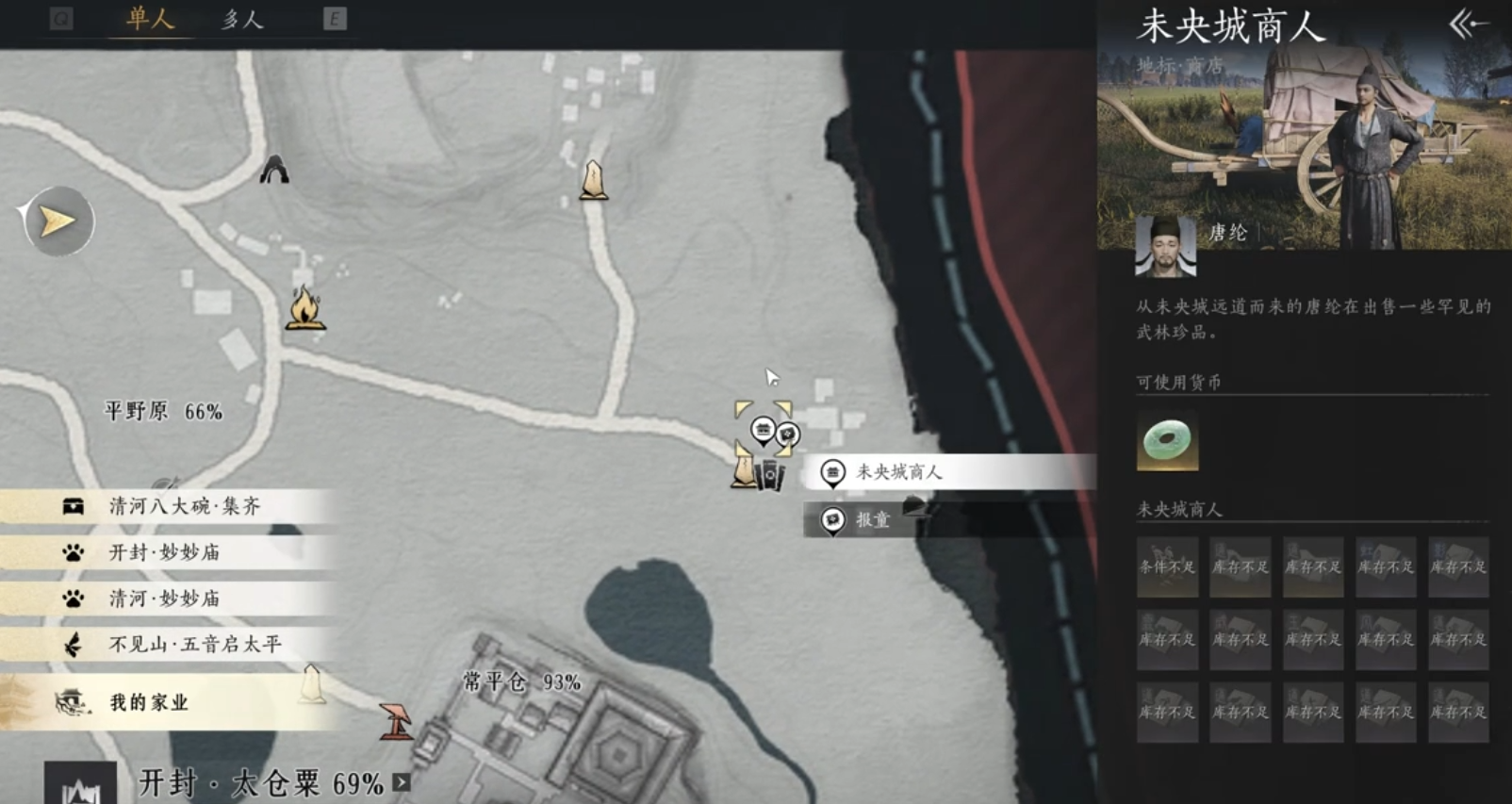Open 不见山·五音启太平 entry
This screenshot has width=1512, height=804.
(193, 645)
